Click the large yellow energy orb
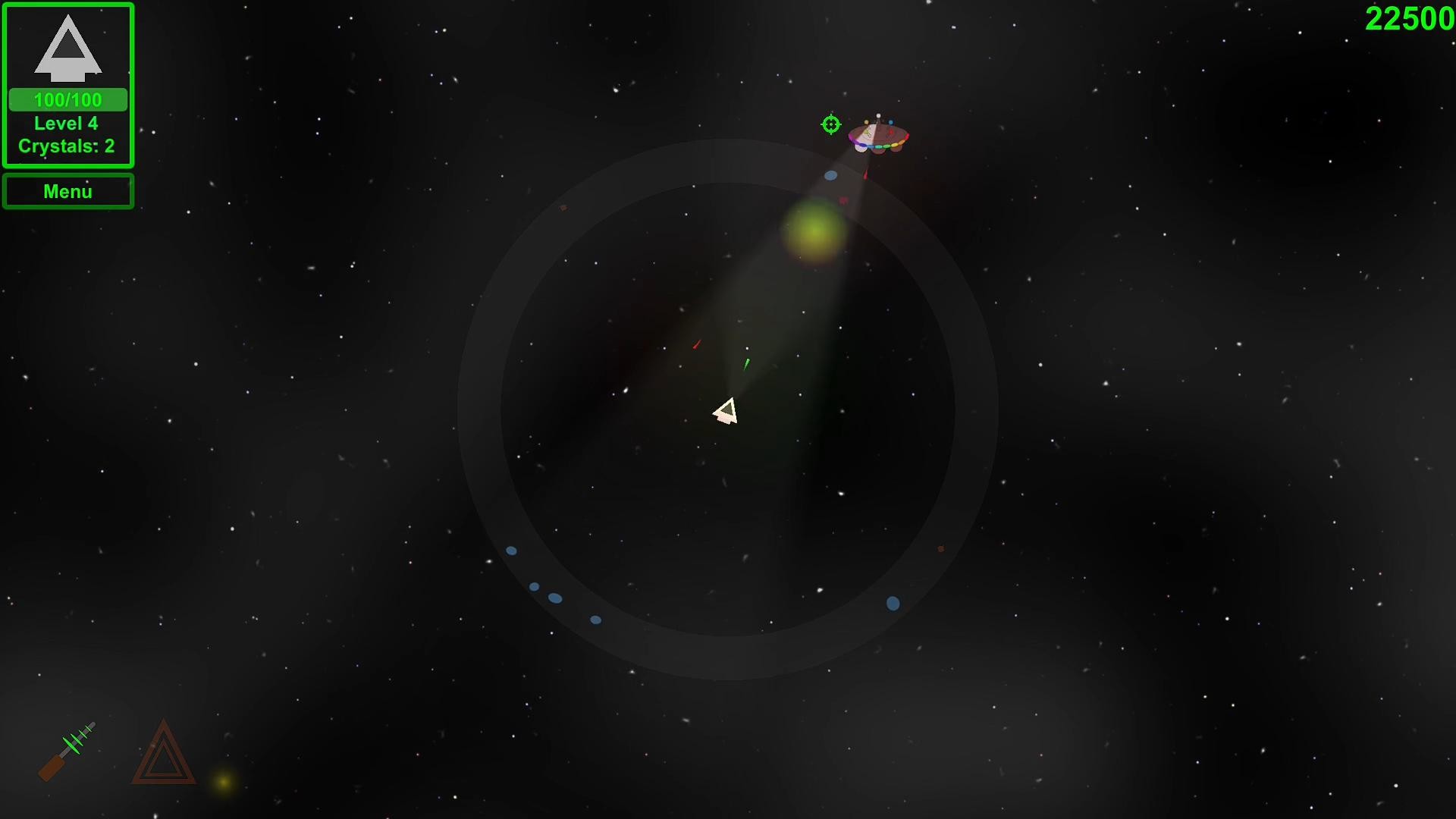 pos(815,234)
